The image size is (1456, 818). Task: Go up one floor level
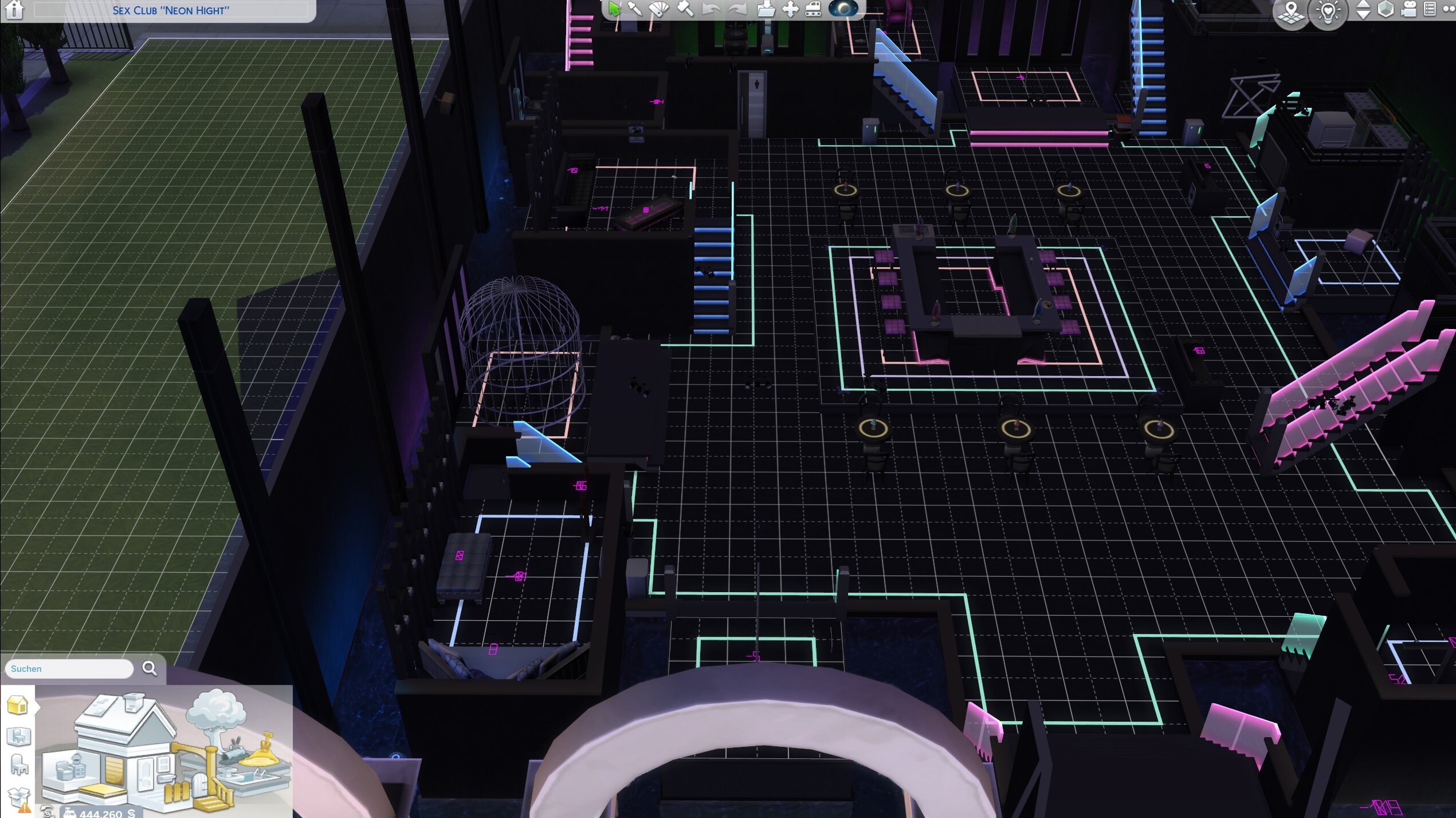coord(1364,5)
